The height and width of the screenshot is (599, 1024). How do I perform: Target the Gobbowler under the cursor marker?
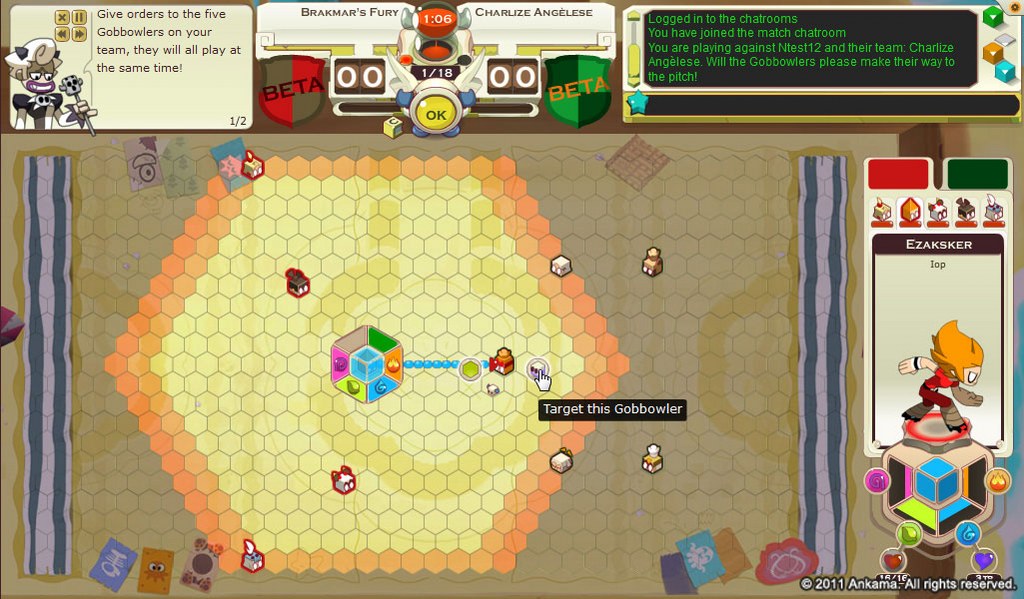coord(537,369)
